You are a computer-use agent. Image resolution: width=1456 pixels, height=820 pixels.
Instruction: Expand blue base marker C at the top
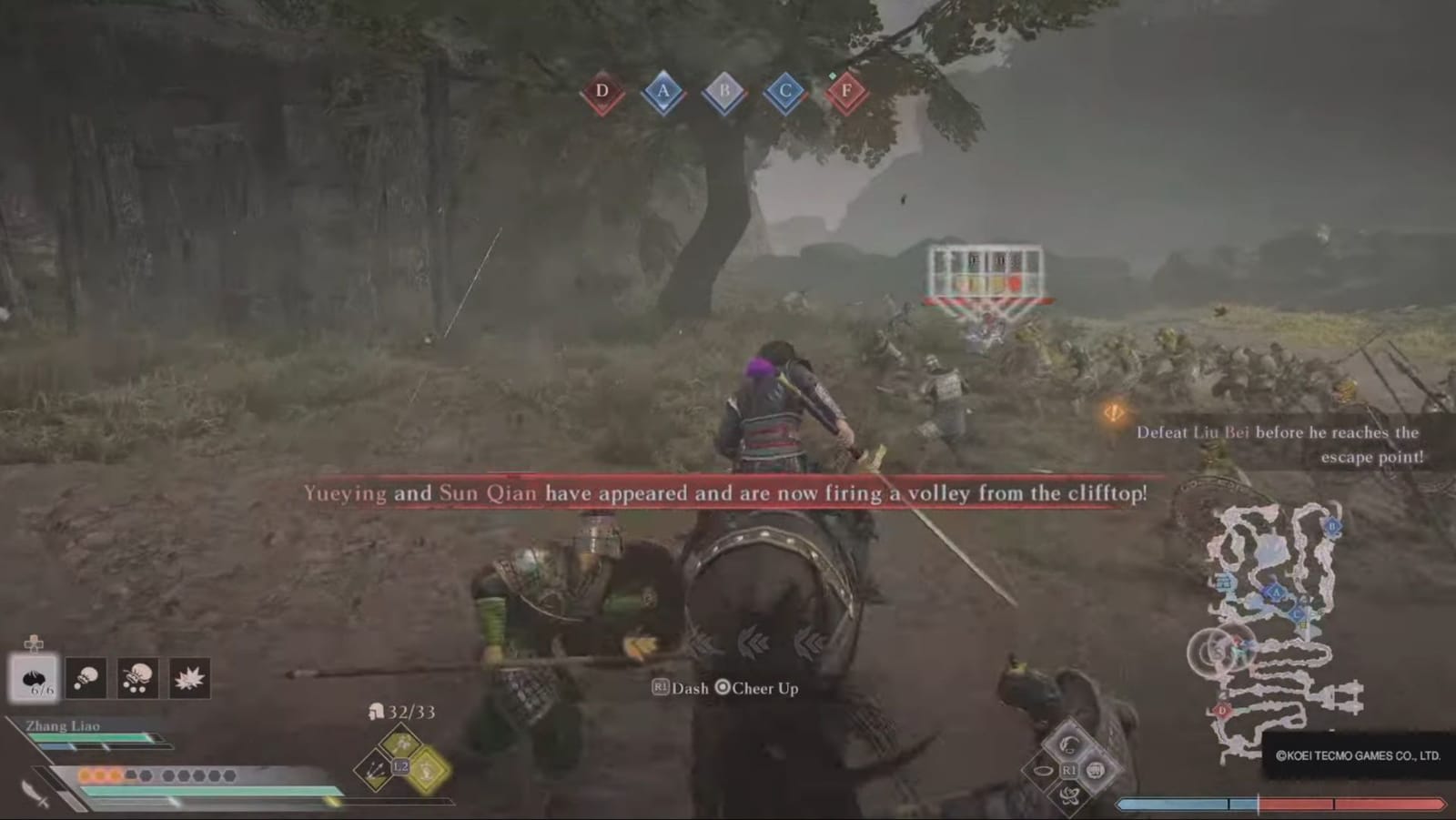pos(784,93)
